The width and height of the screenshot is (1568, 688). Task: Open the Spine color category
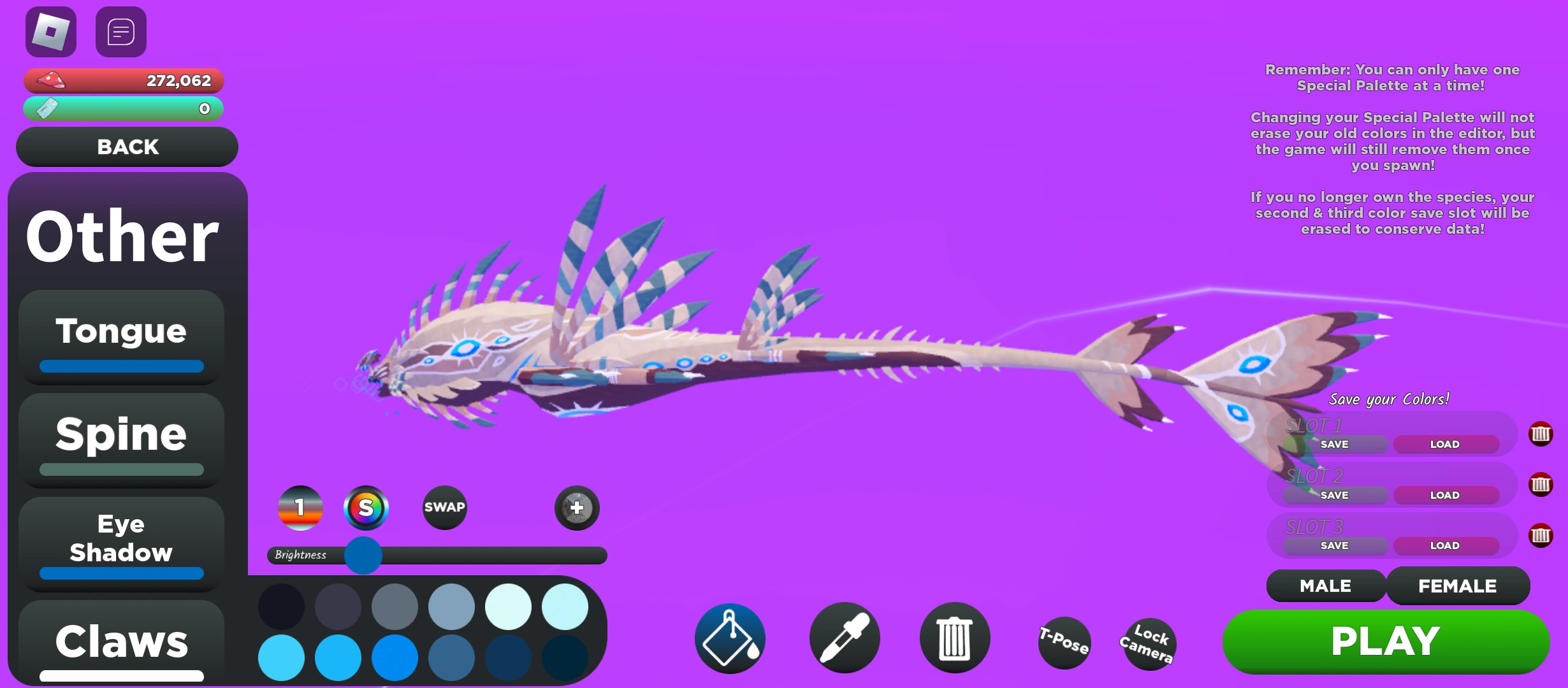tap(121, 434)
